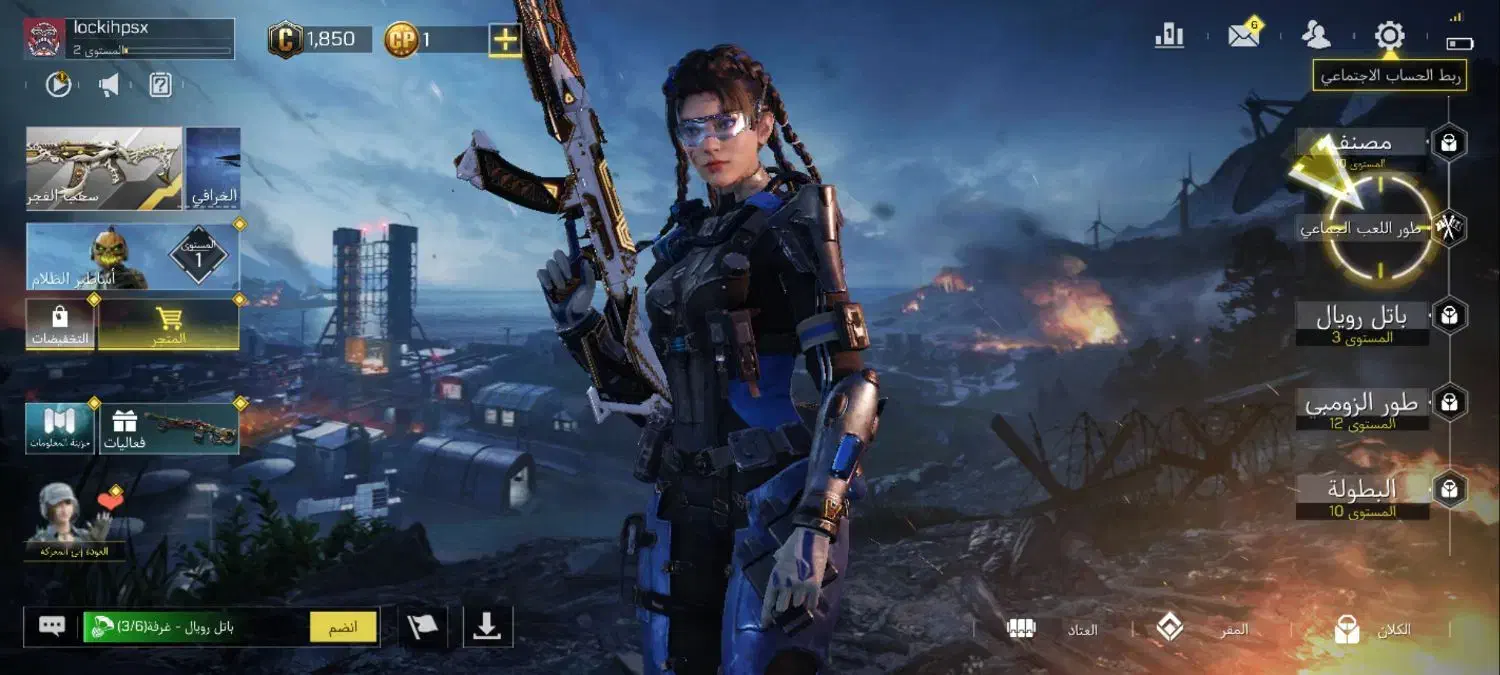Open the download arrow button
This screenshot has height=675, width=1500.
487,627
